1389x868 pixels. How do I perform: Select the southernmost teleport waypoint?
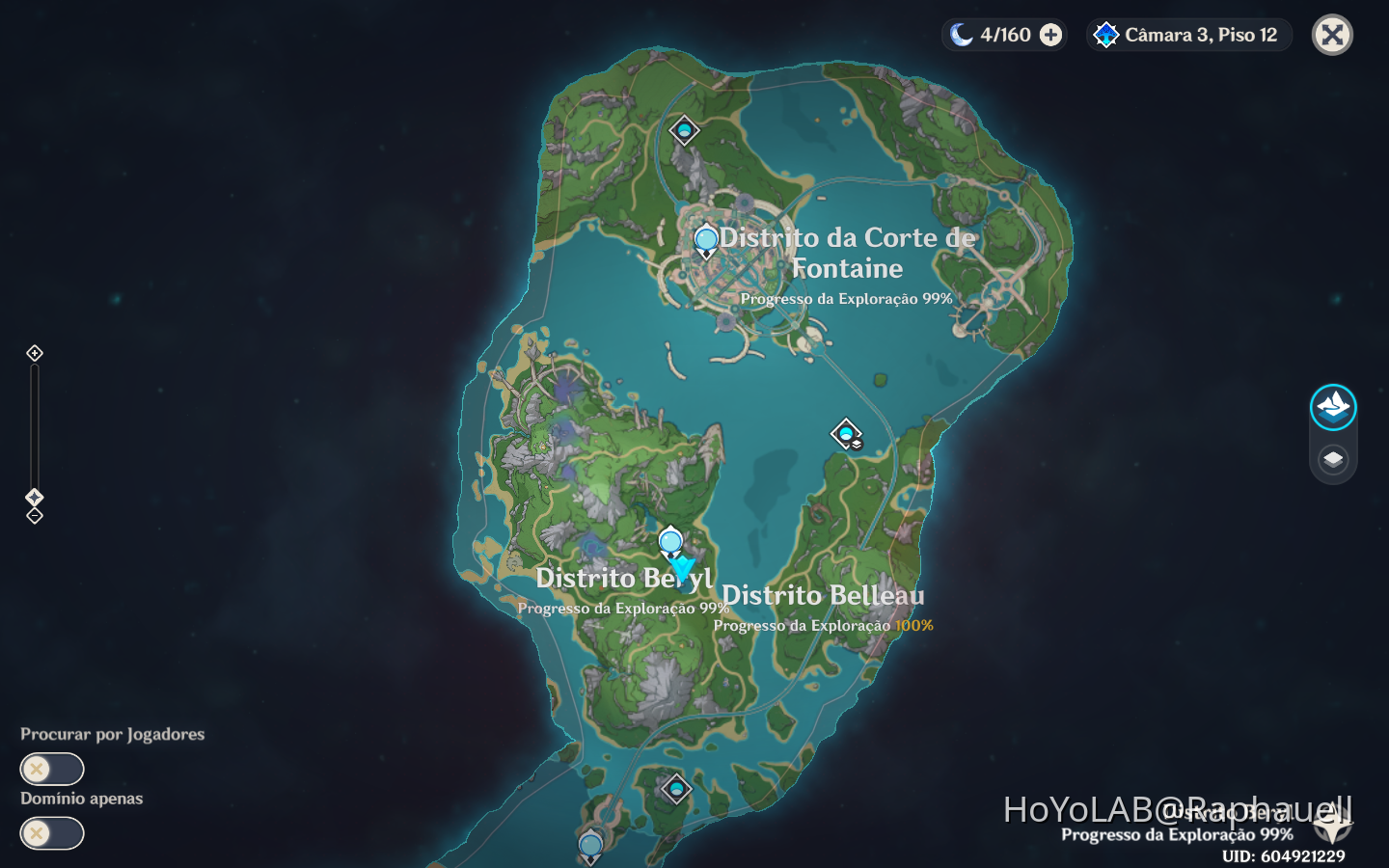pyautogui.click(x=588, y=843)
